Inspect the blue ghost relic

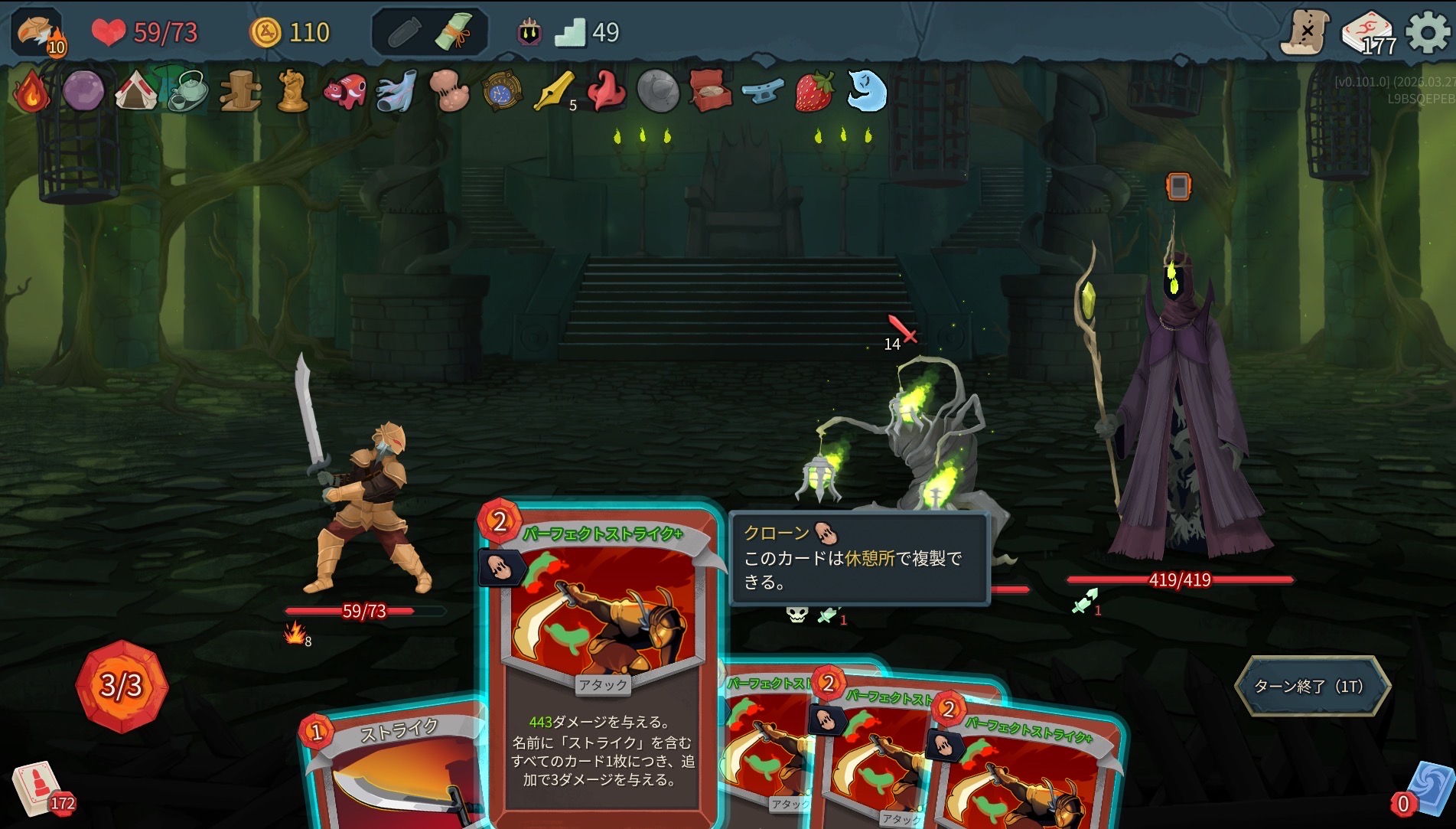[867, 91]
